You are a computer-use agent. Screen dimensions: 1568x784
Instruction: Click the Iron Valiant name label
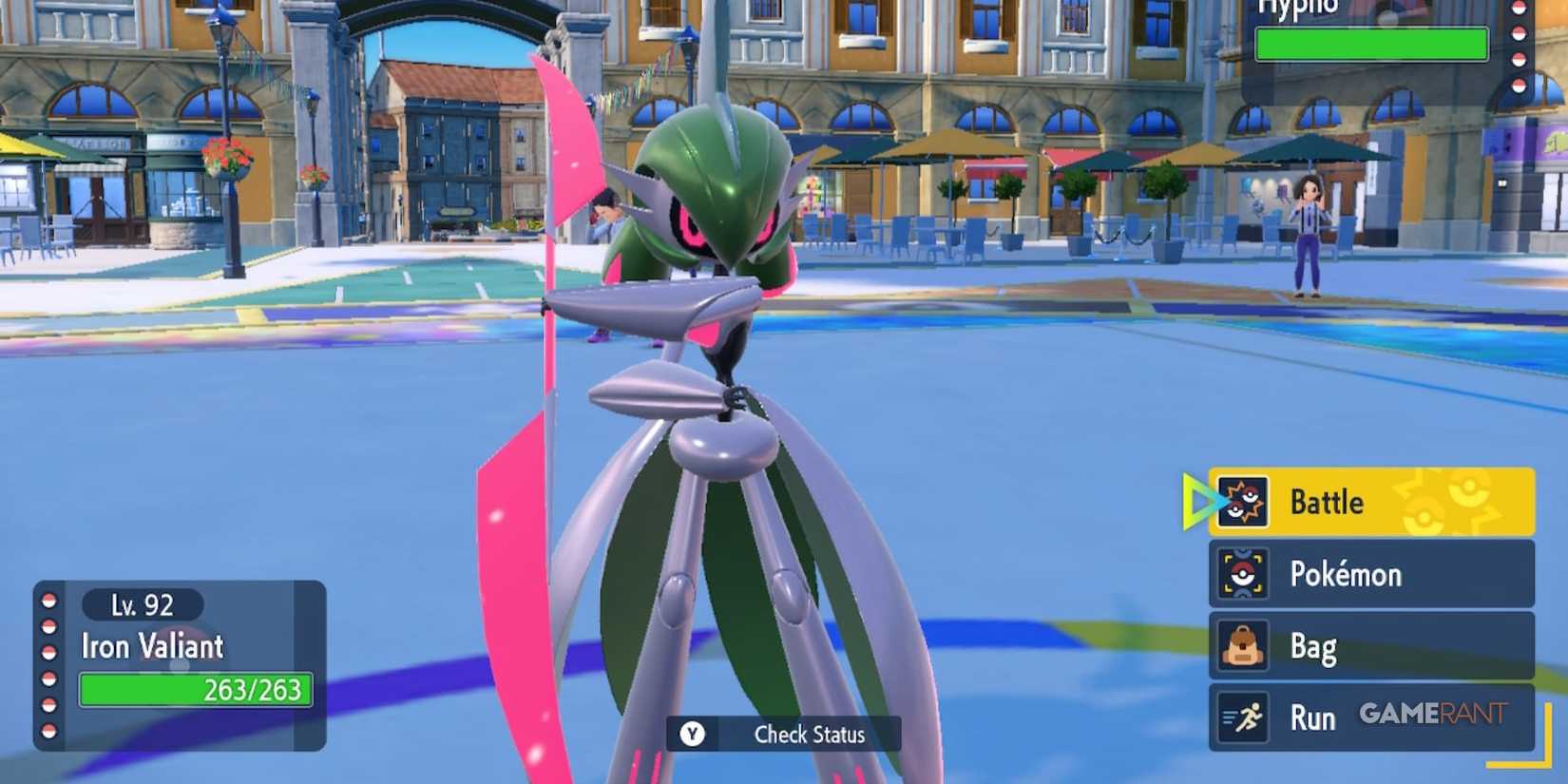click(152, 647)
